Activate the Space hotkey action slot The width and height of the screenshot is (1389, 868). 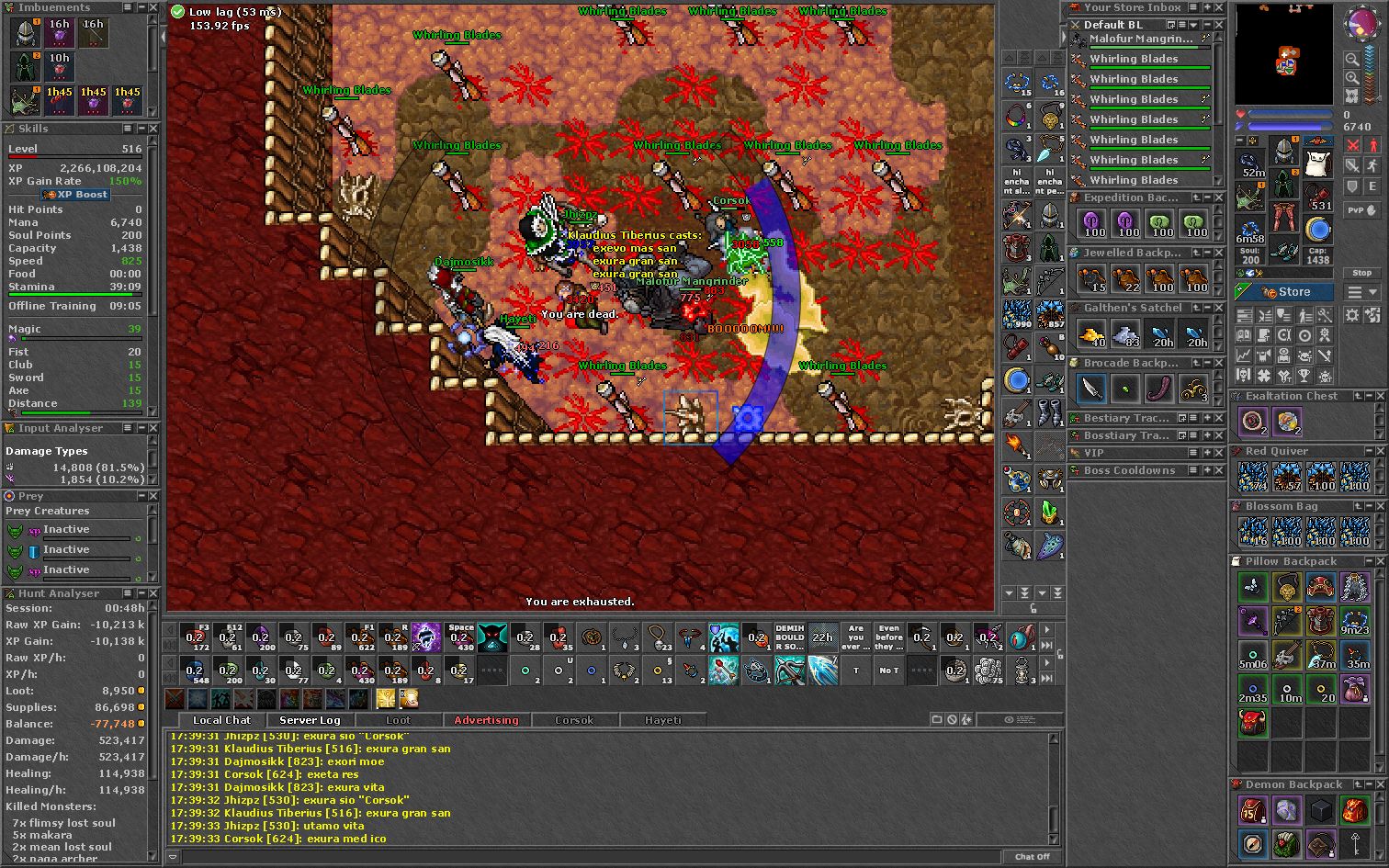click(x=459, y=637)
